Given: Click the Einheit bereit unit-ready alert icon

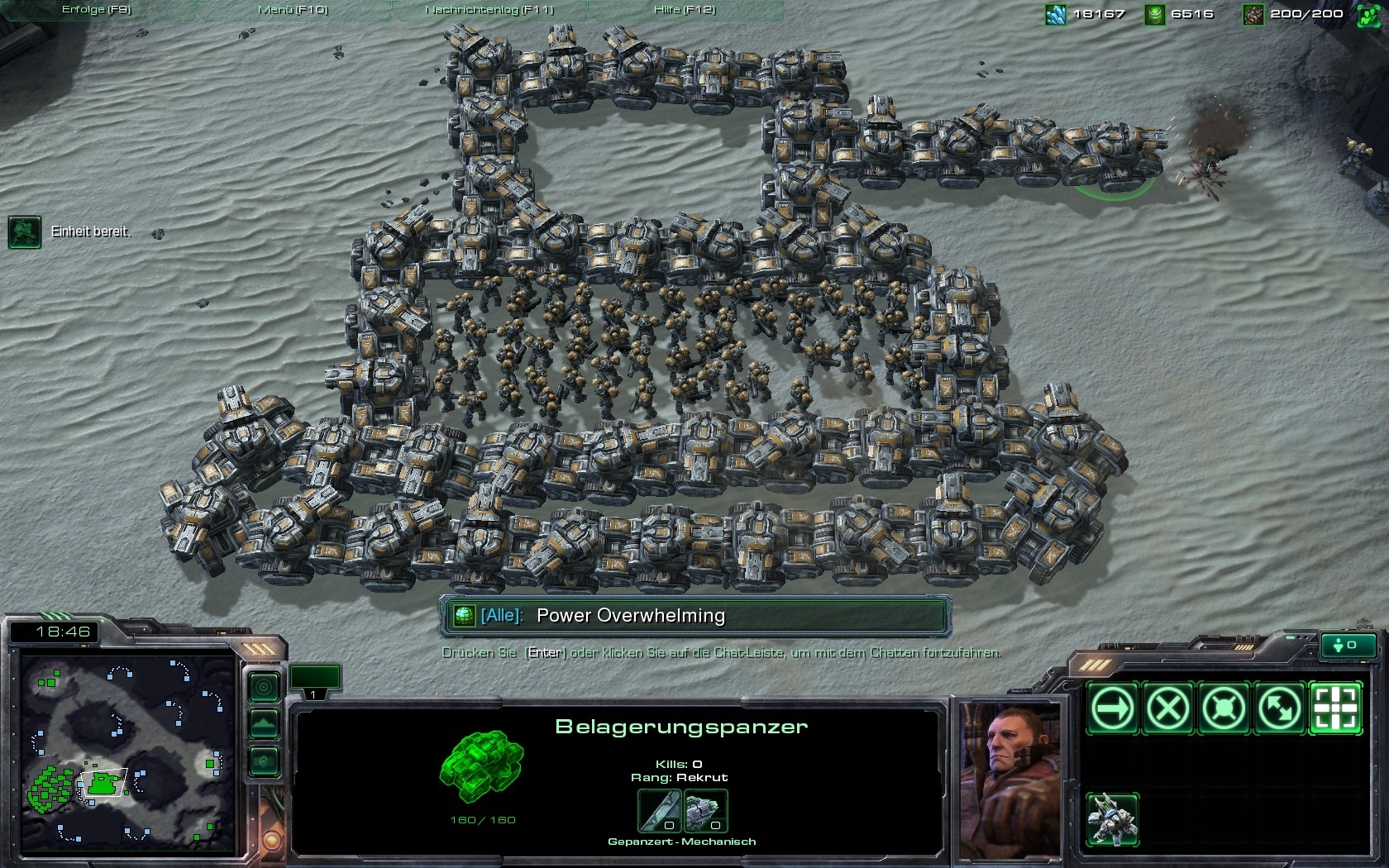Looking at the screenshot, I should tap(24, 232).
